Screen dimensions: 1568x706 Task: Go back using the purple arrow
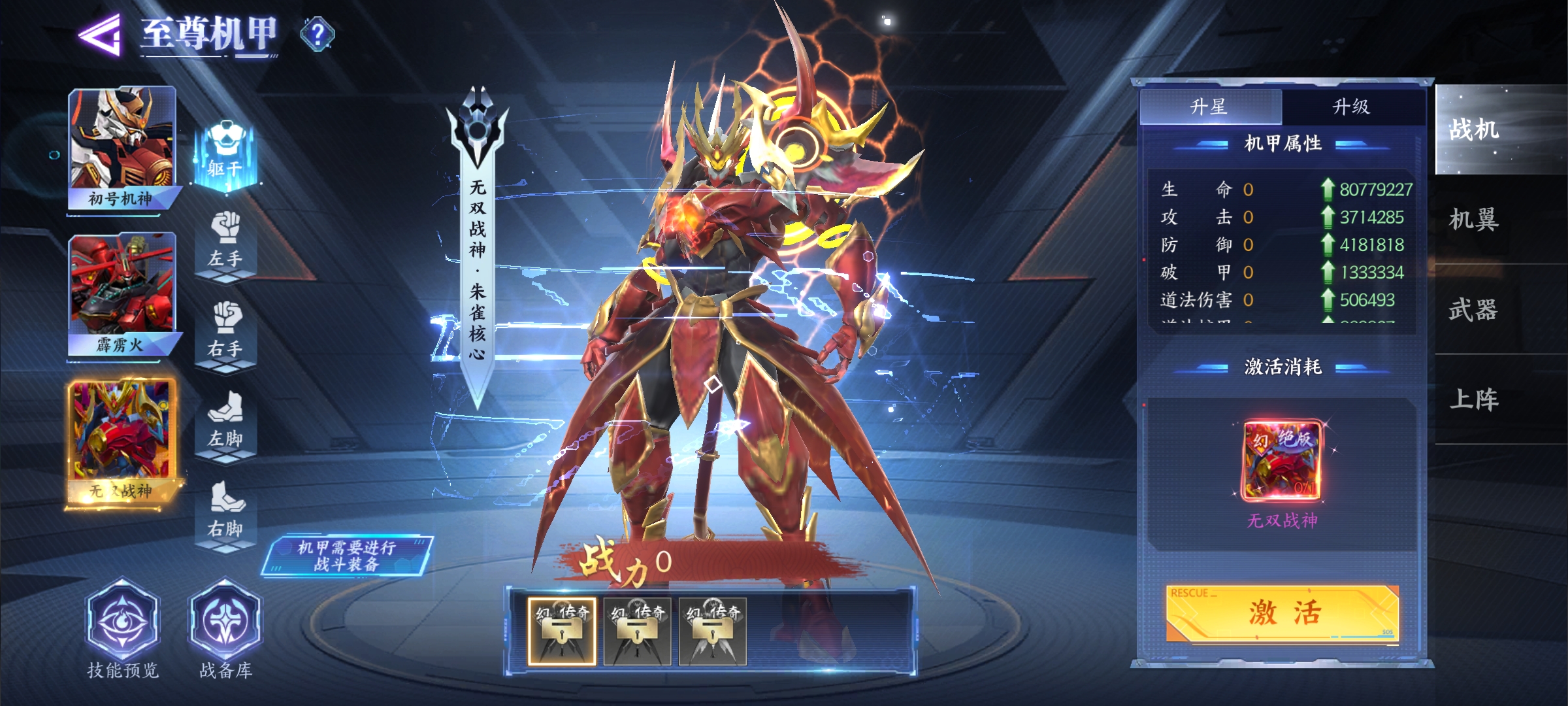click(100, 34)
